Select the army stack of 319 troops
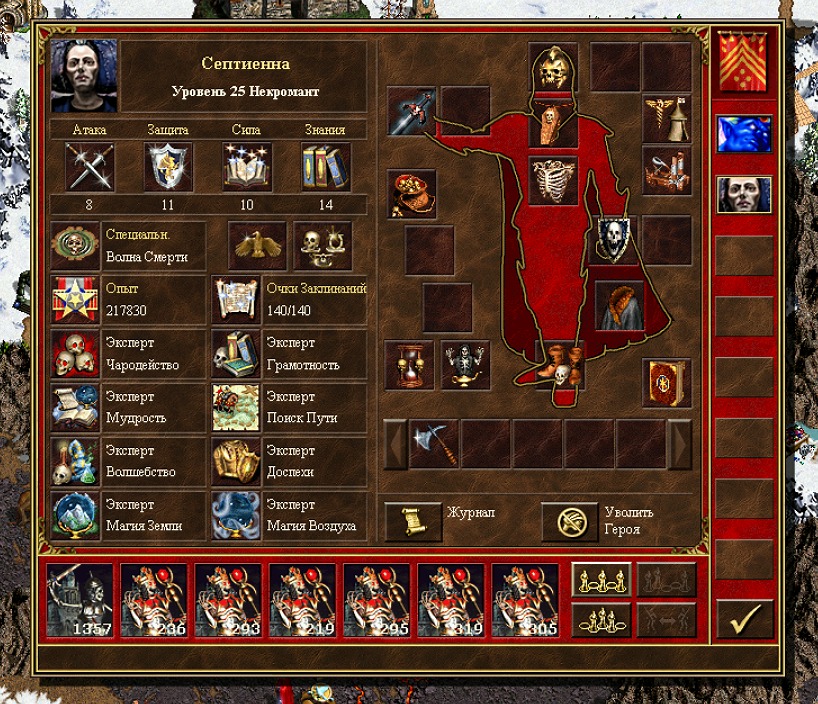 point(452,600)
